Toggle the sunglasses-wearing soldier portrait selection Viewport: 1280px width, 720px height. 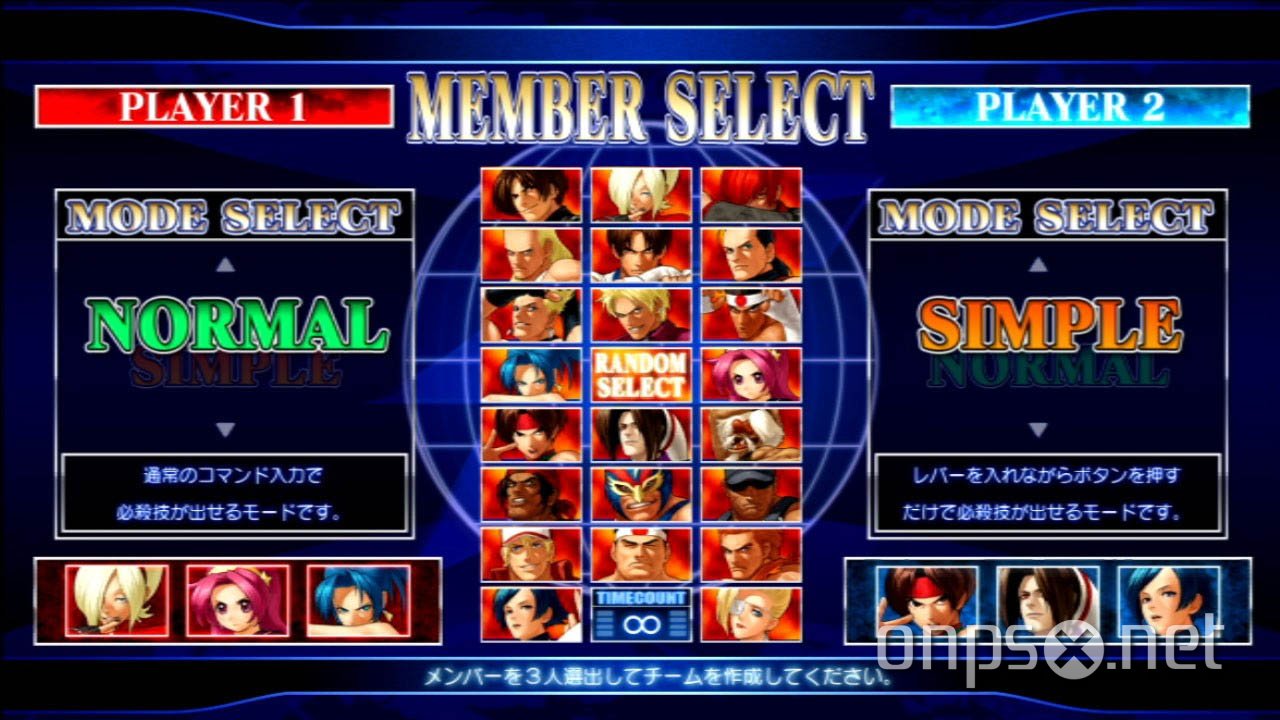pos(750,495)
